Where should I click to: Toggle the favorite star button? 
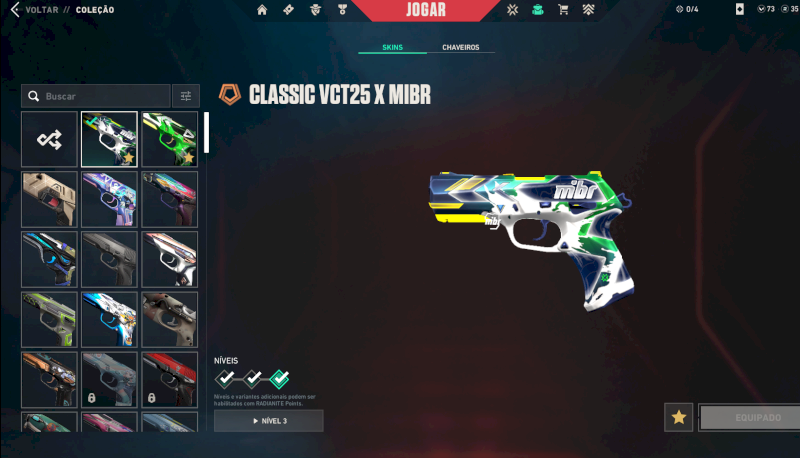tap(679, 417)
